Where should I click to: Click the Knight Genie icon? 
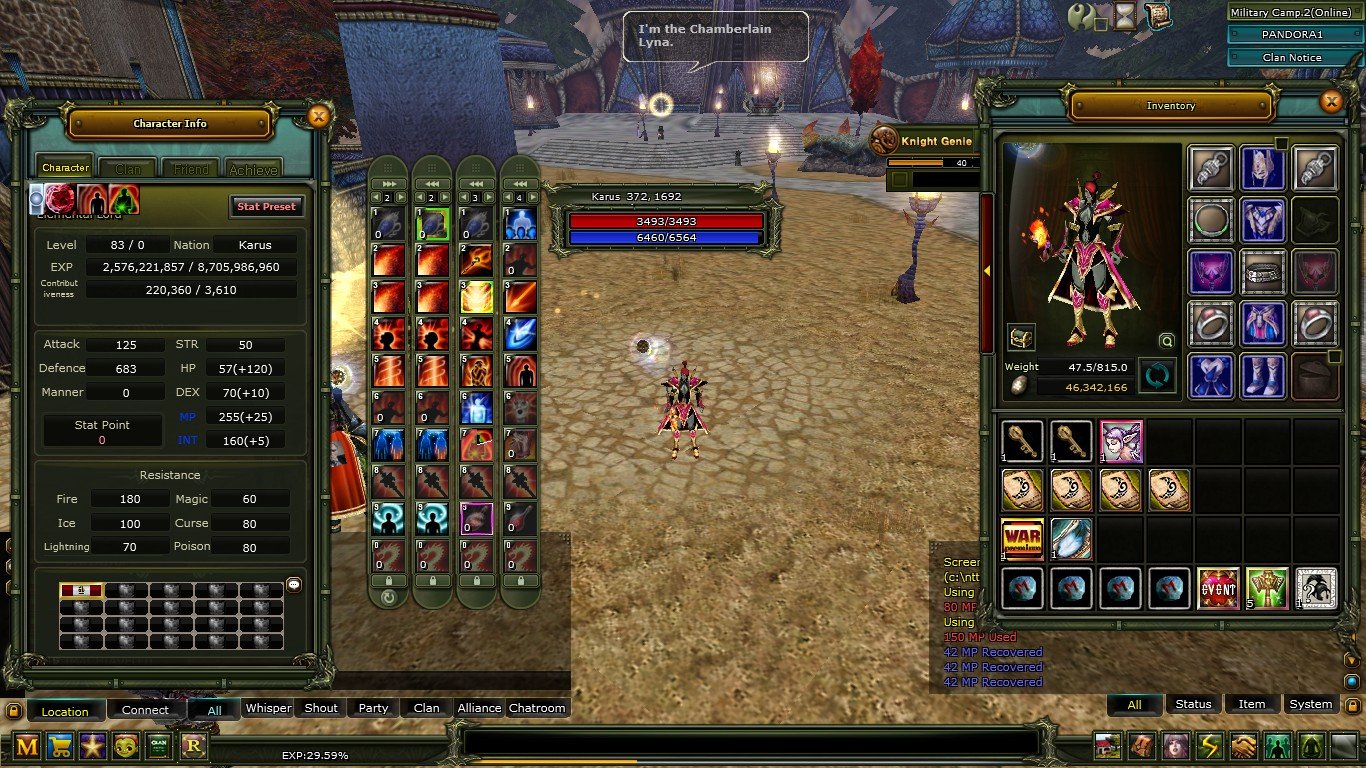tap(883, 141)
